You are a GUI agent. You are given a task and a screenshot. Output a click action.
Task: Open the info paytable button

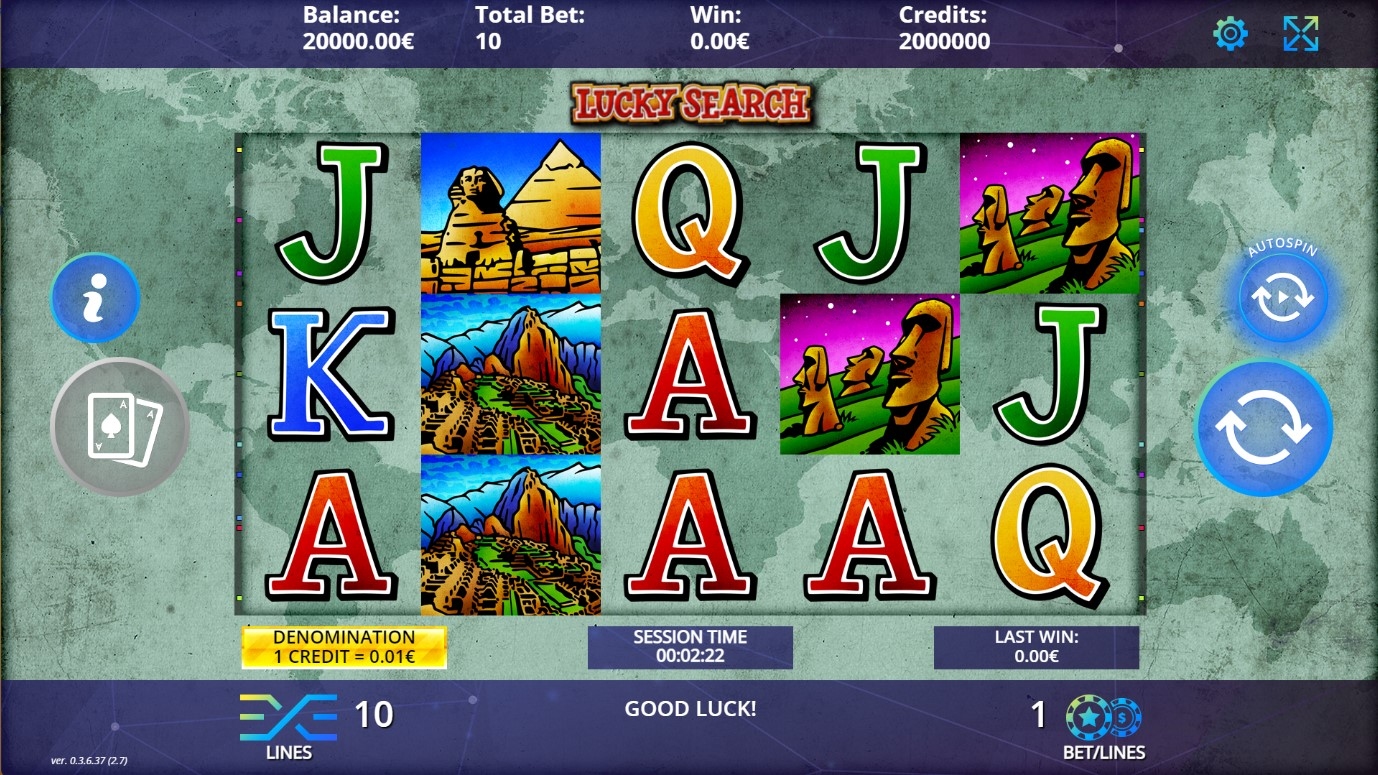tap(95, 298)
